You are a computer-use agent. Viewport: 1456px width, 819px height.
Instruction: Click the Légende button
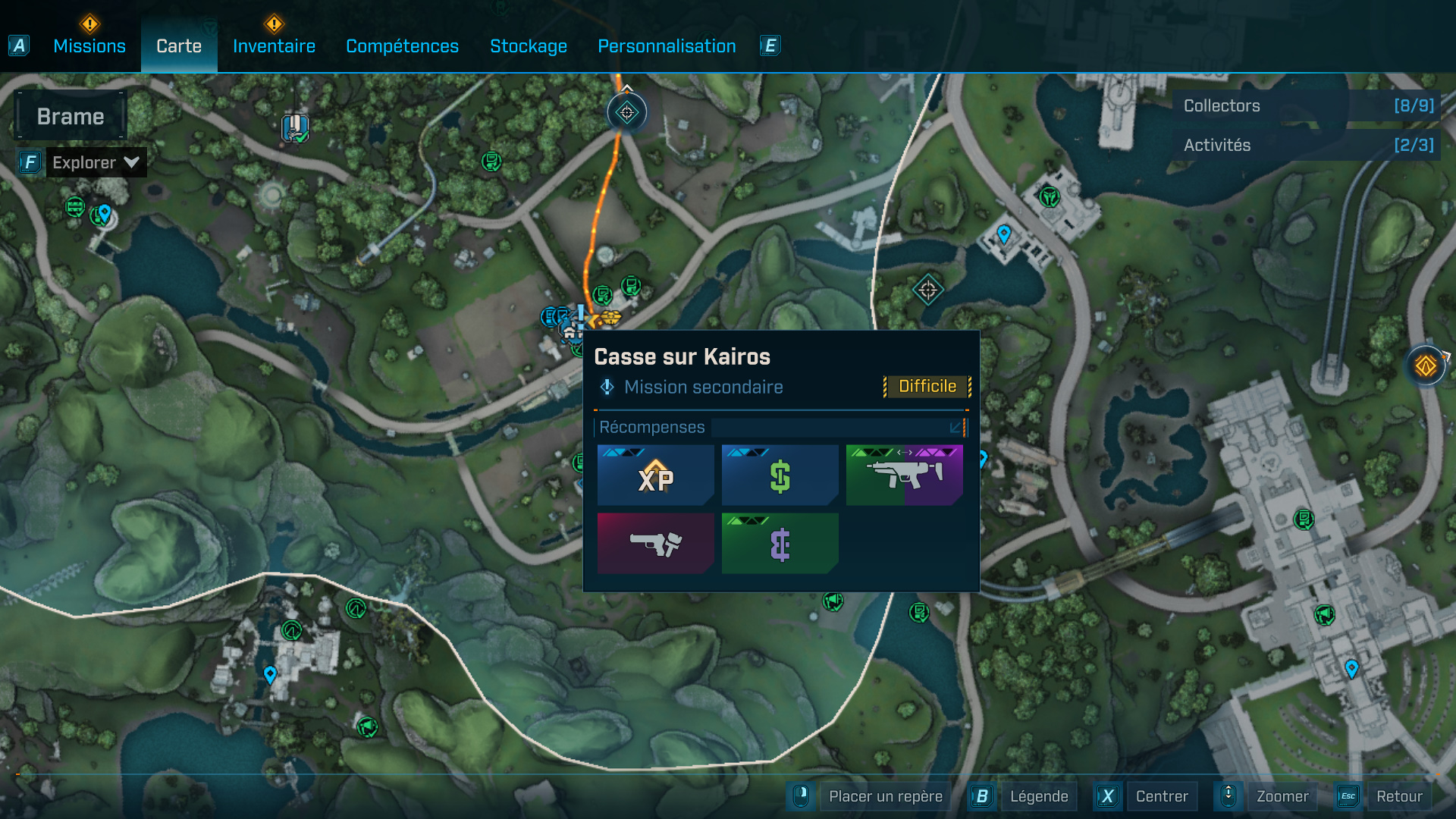1038,796
